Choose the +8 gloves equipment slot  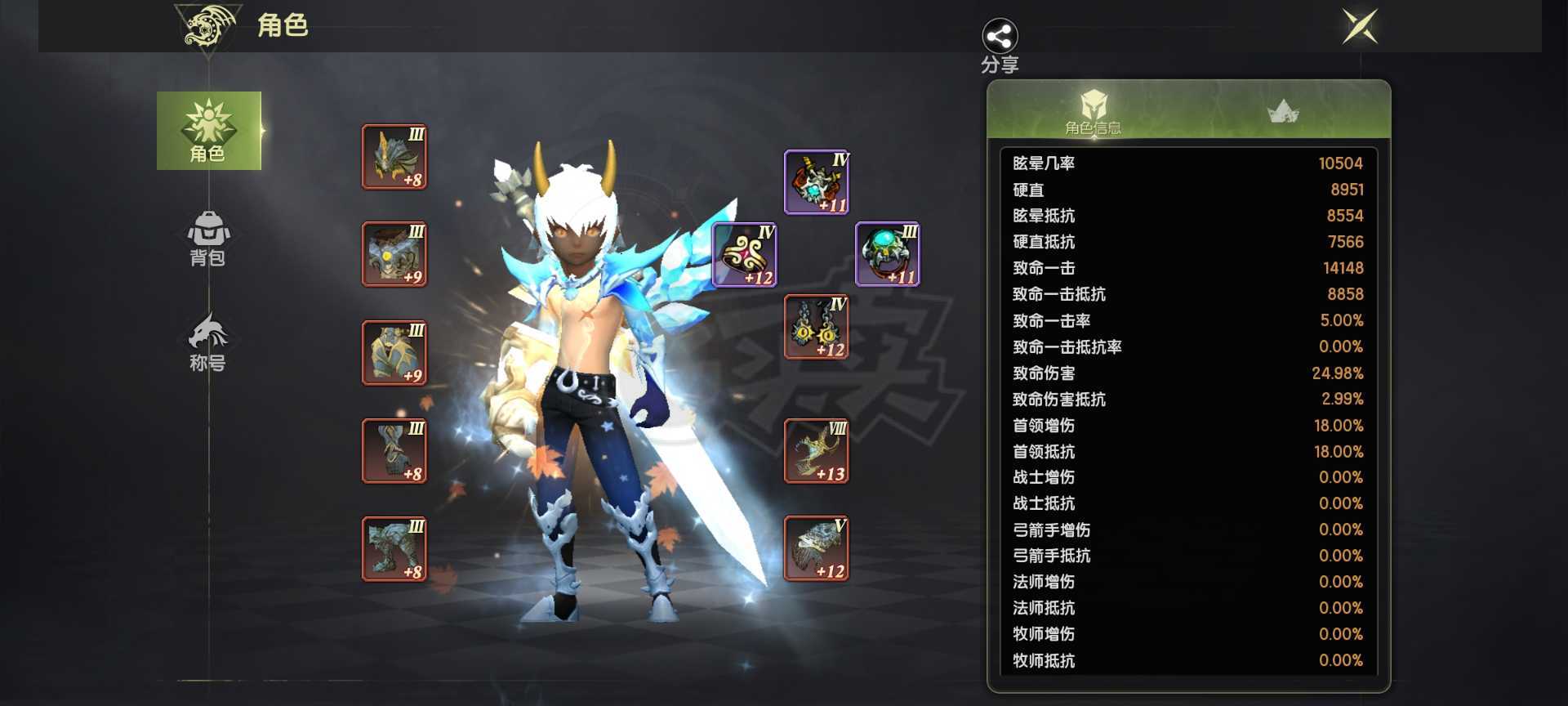(x=394, y=451)
